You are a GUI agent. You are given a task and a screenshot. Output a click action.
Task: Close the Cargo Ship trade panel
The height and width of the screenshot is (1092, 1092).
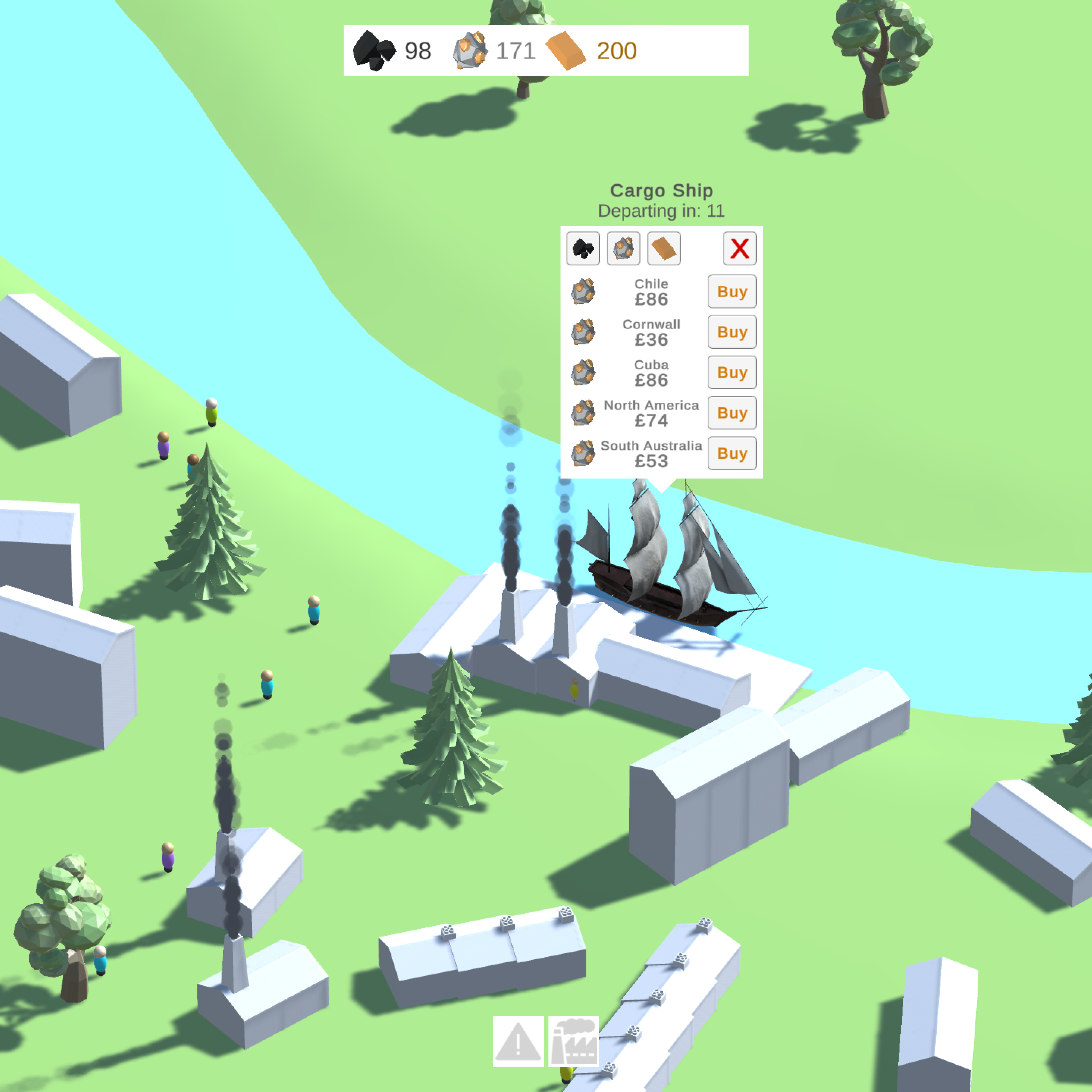739,248
